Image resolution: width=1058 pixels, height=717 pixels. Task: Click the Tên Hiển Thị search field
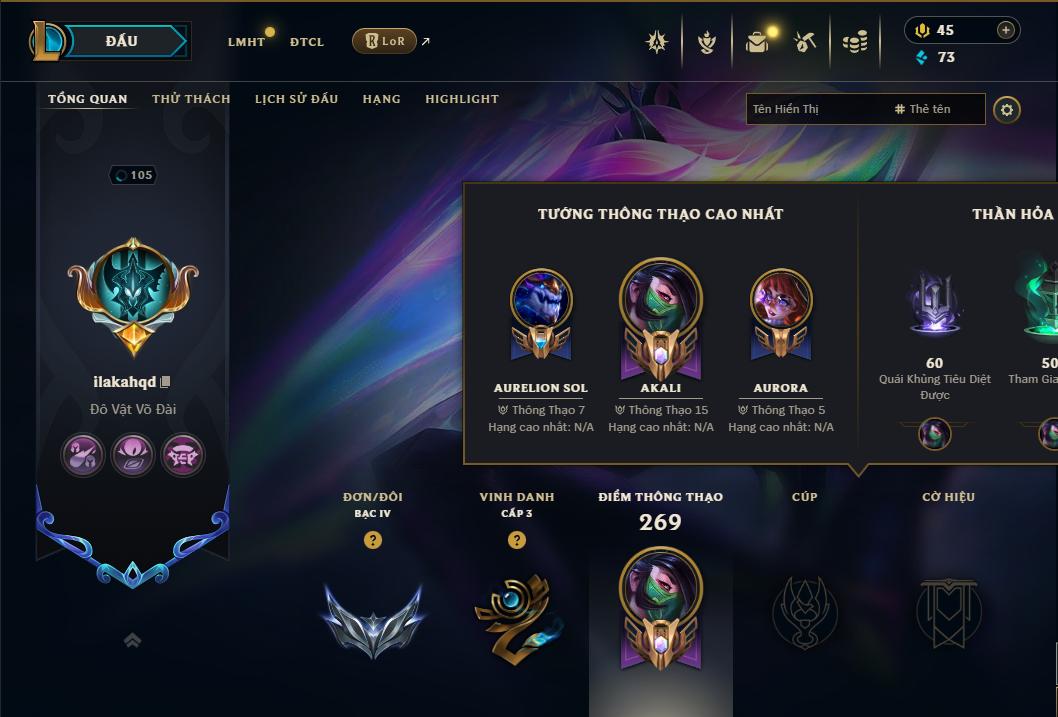click(815, 109)
